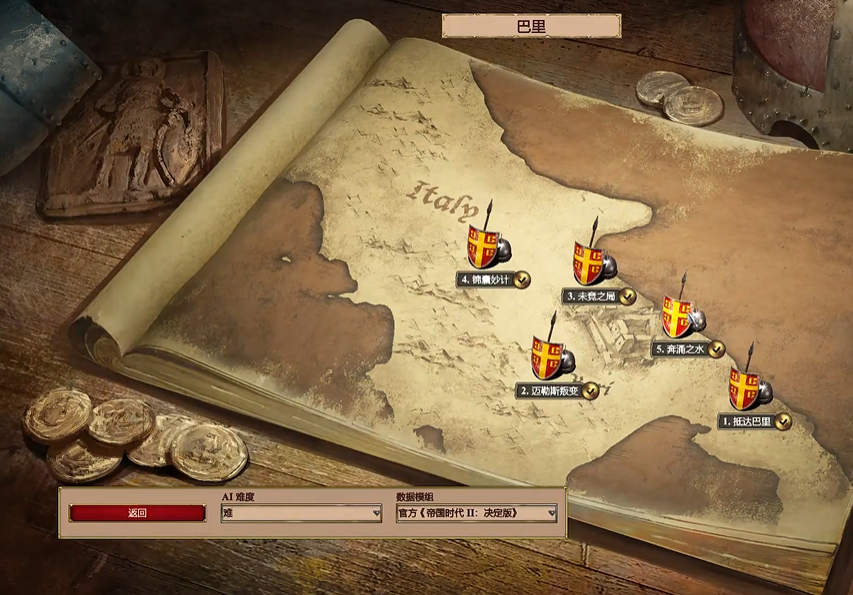Viewport: 853px width, 595px height.
Task: Pick scenario 4 shield marker under Italy
Action: [483, 247]
